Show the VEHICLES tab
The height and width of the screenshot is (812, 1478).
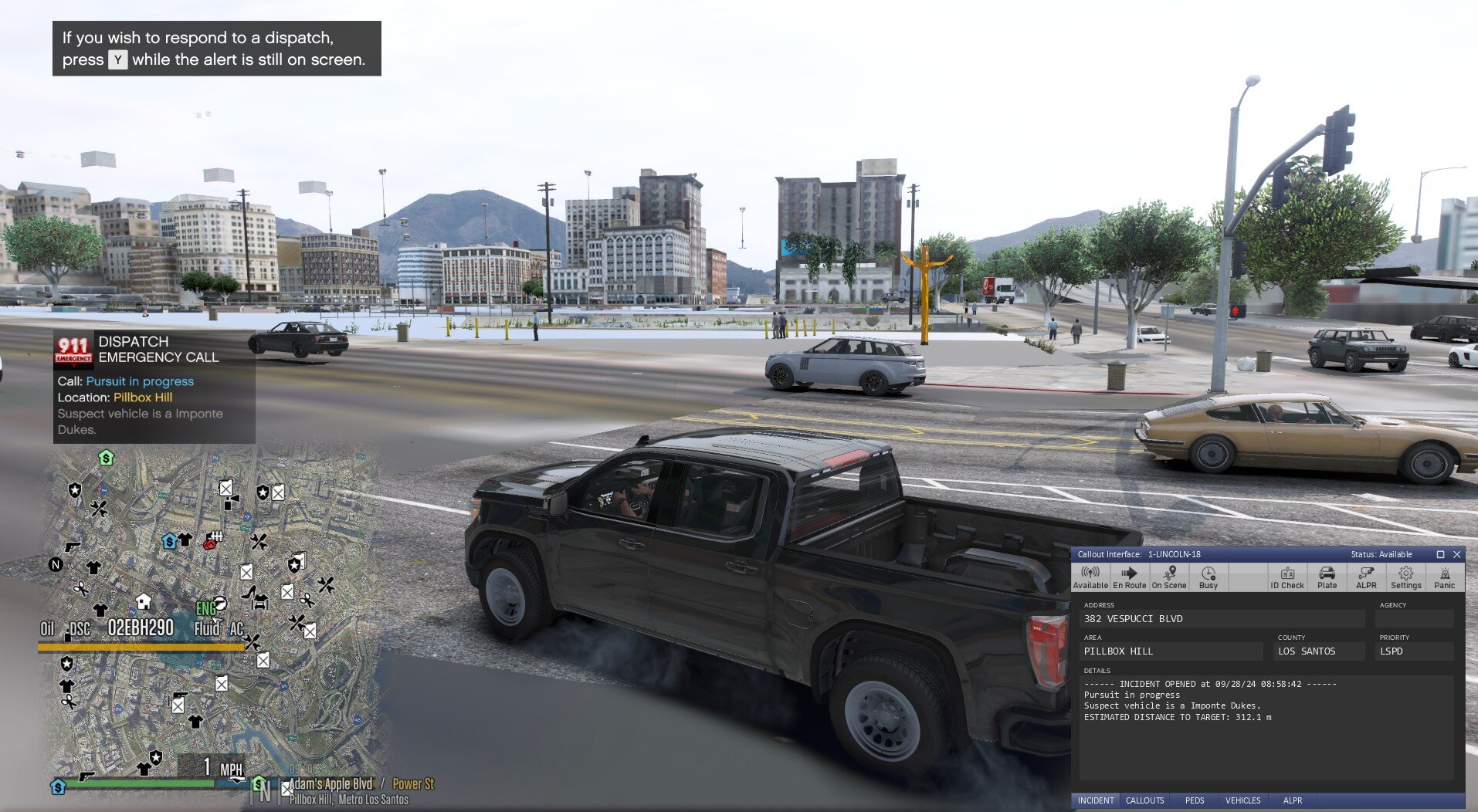(1242, 800)
